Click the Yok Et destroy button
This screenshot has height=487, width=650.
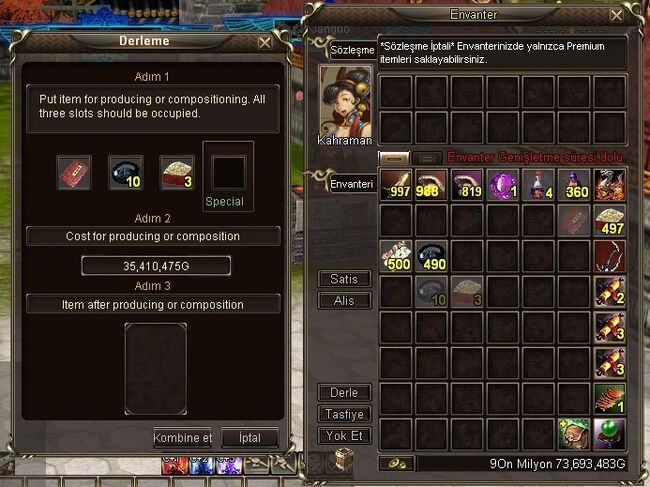(344, 436)
